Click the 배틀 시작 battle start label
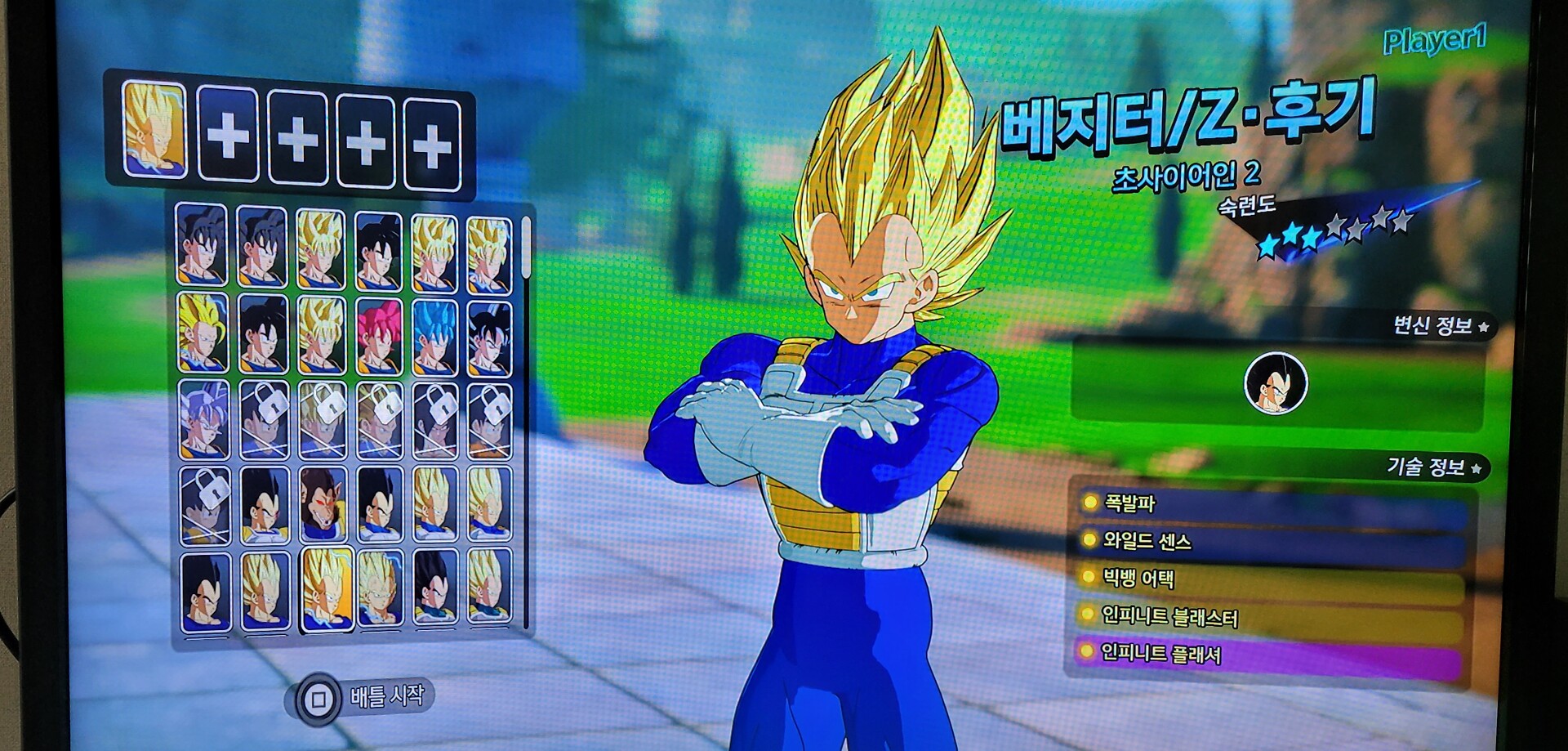 click(x=387, y=696)
